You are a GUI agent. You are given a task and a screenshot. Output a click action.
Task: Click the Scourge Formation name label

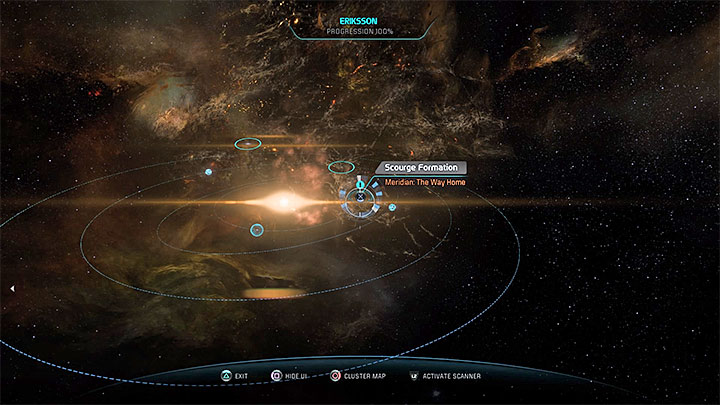click(x=420, y=168)
